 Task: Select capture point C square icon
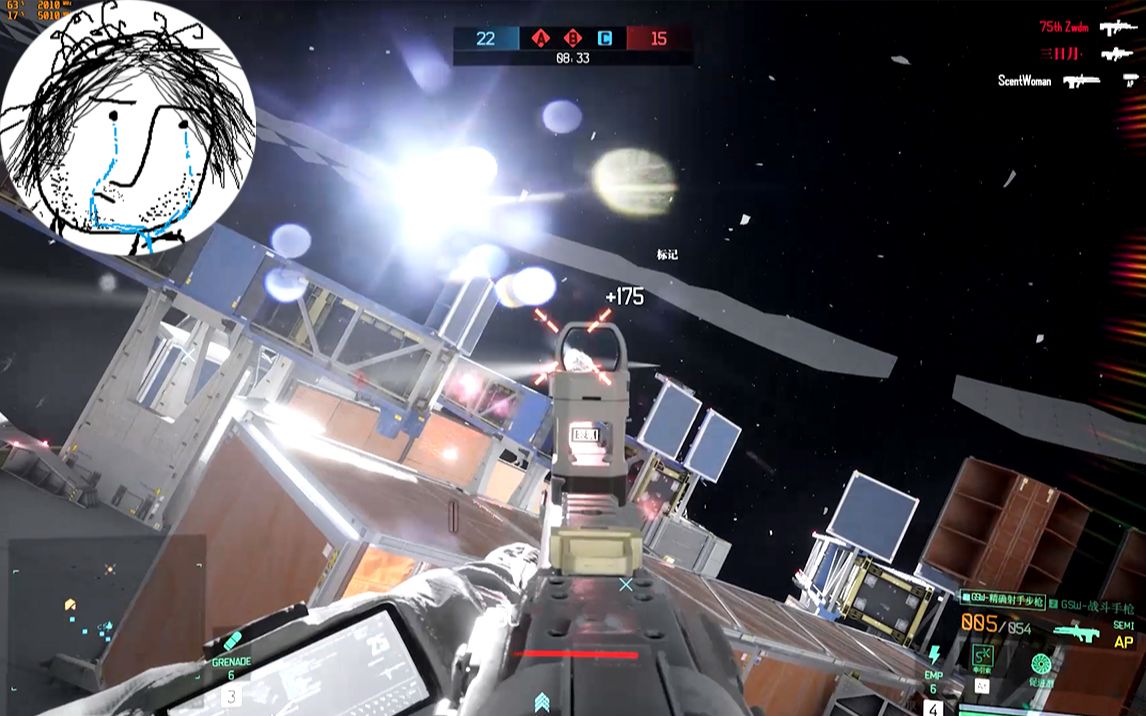pyautogui.click(x=603, y=39)
